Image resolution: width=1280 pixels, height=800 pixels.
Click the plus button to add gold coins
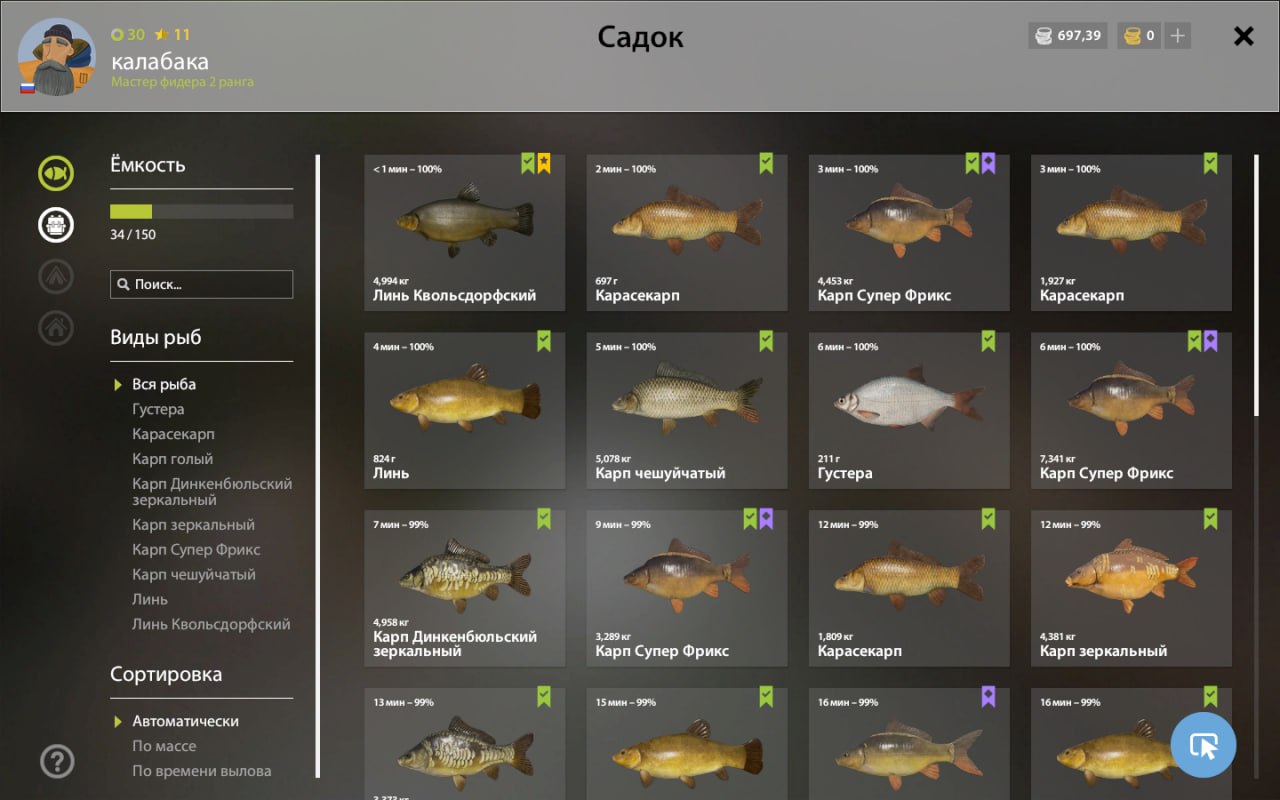tap(1178, 36)
